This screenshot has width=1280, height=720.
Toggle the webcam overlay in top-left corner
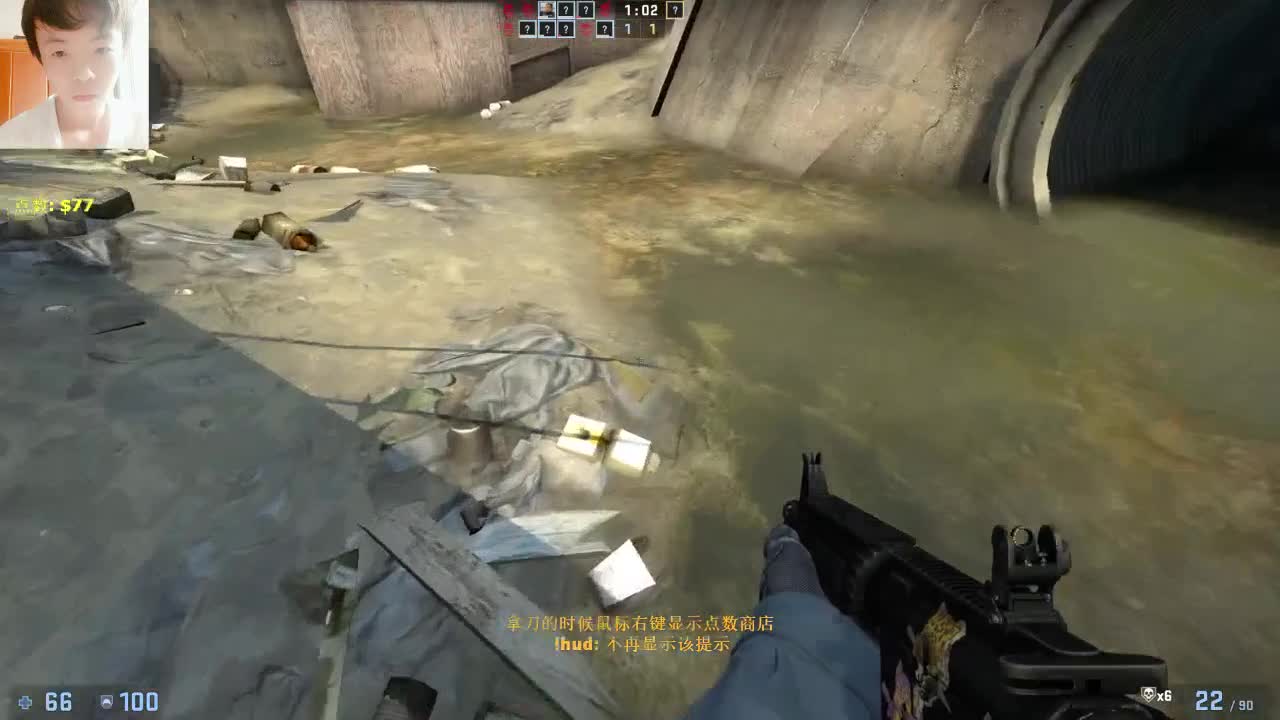(x=75, y=70)
